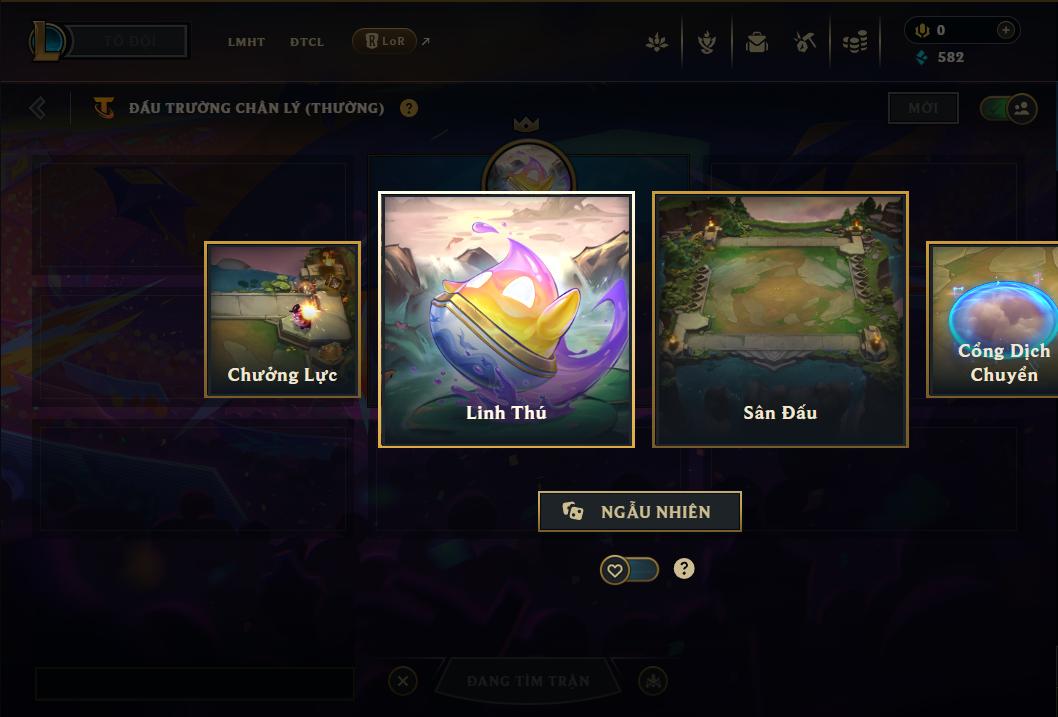Go back with the double-arrow button
1058x717 pixels.
pos(38,107)
